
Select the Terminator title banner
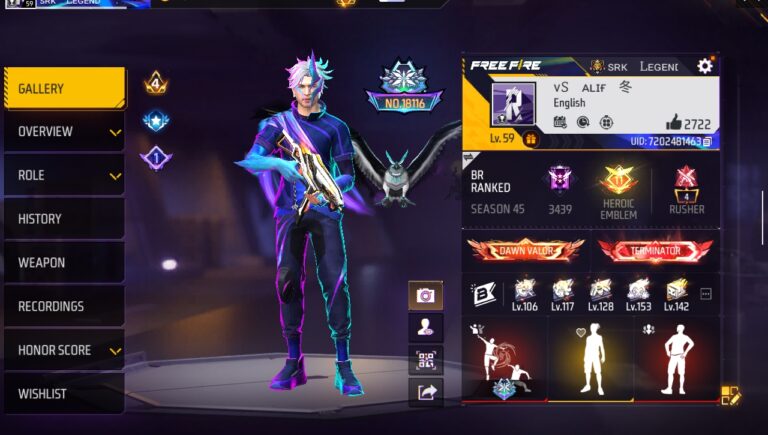(655, 250)
